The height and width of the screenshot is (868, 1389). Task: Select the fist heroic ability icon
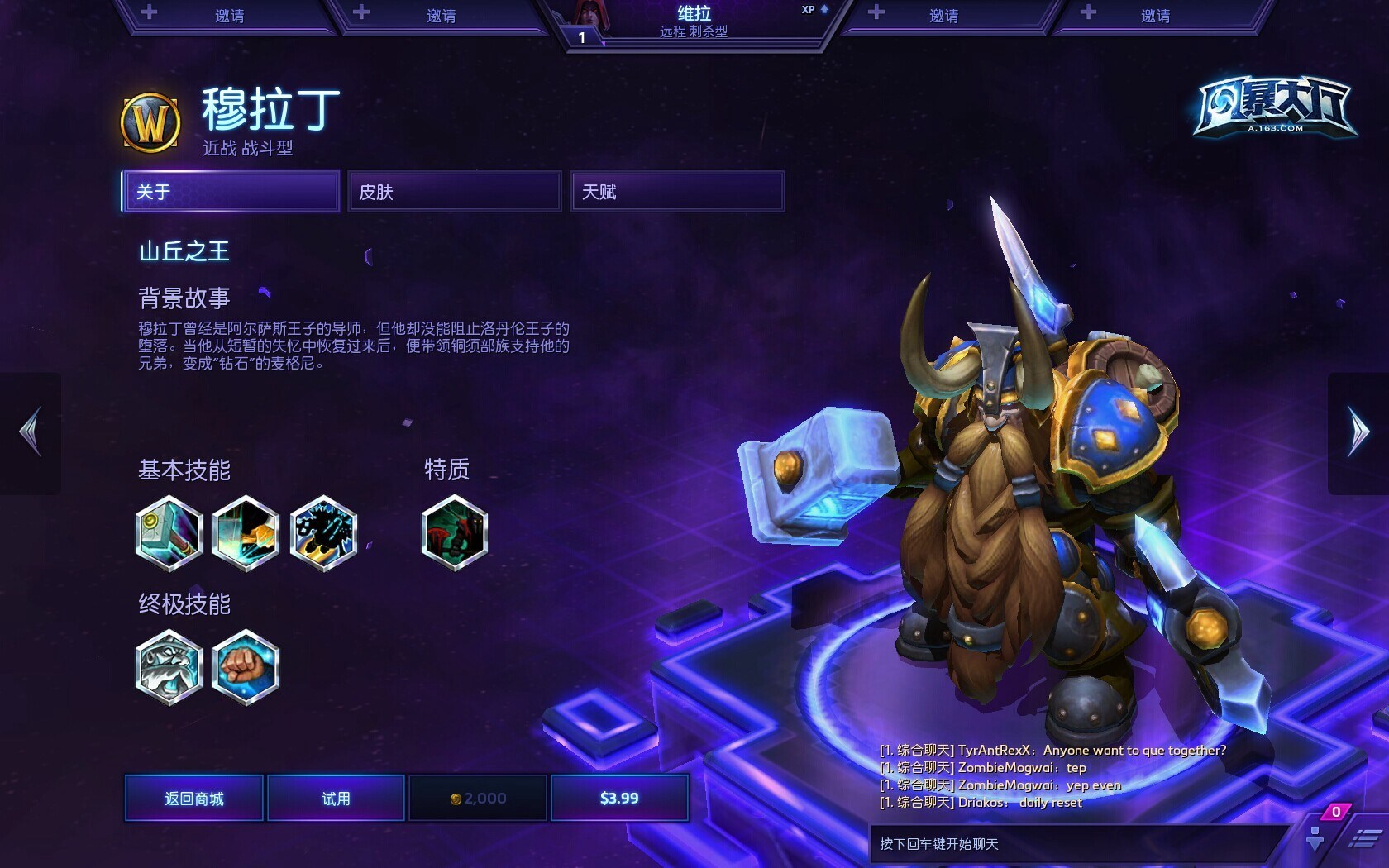click(246, 667)
